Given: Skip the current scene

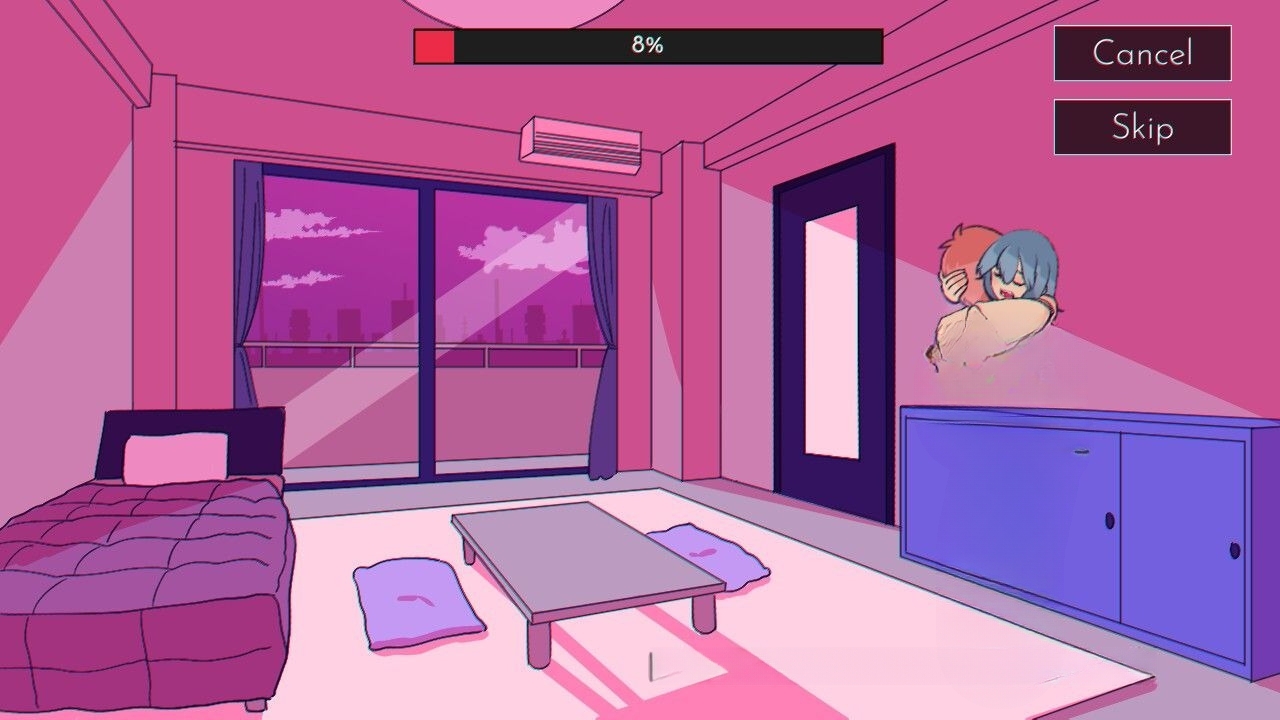Looking at the screenshot, I should [1142, 127].
